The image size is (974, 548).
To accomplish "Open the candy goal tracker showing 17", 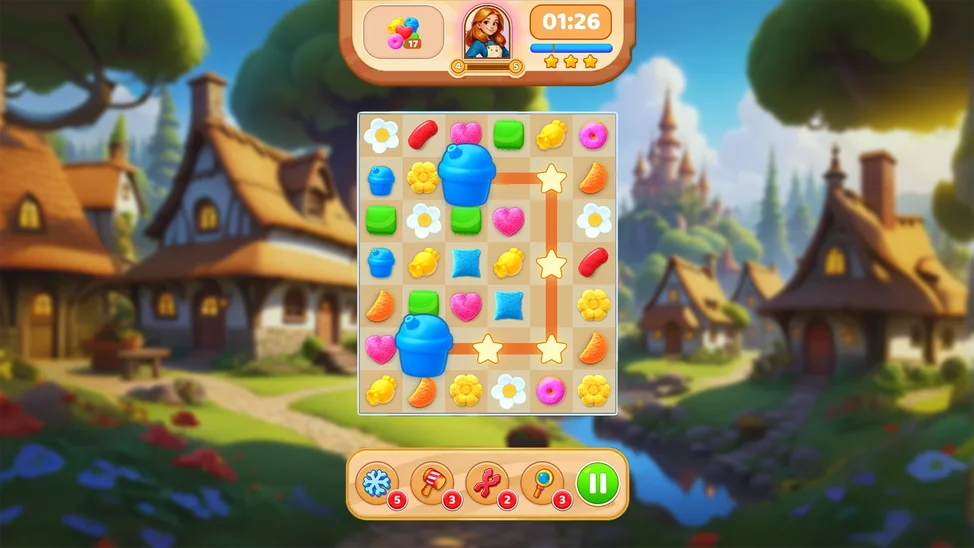I will click(x=403, y=32).
